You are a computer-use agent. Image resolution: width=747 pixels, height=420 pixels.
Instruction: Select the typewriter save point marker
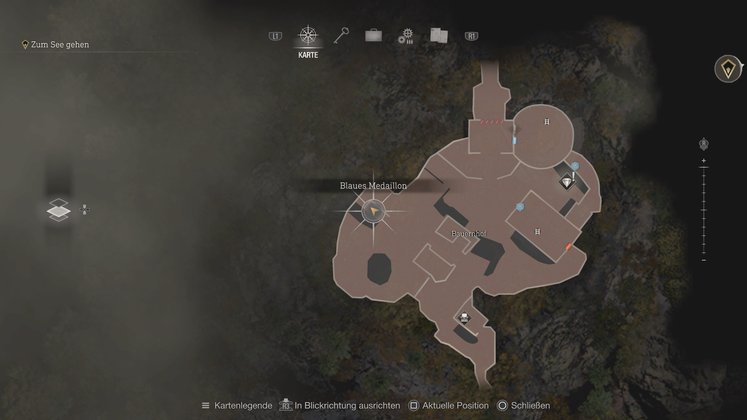click(464, 319)
